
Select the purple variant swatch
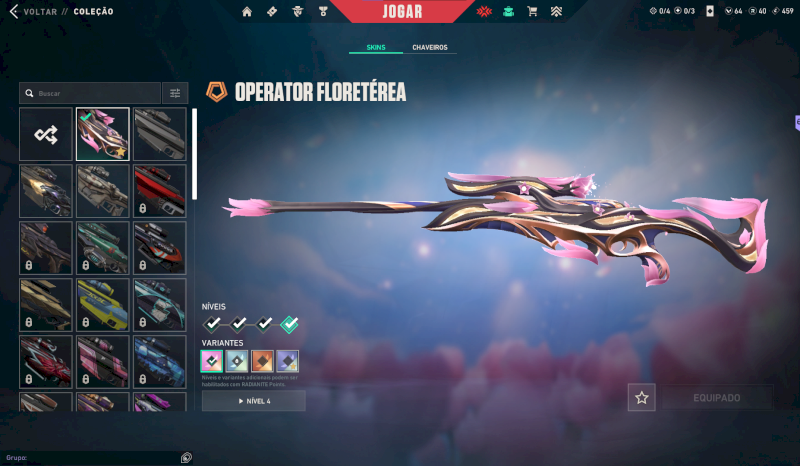coord(288,361)
